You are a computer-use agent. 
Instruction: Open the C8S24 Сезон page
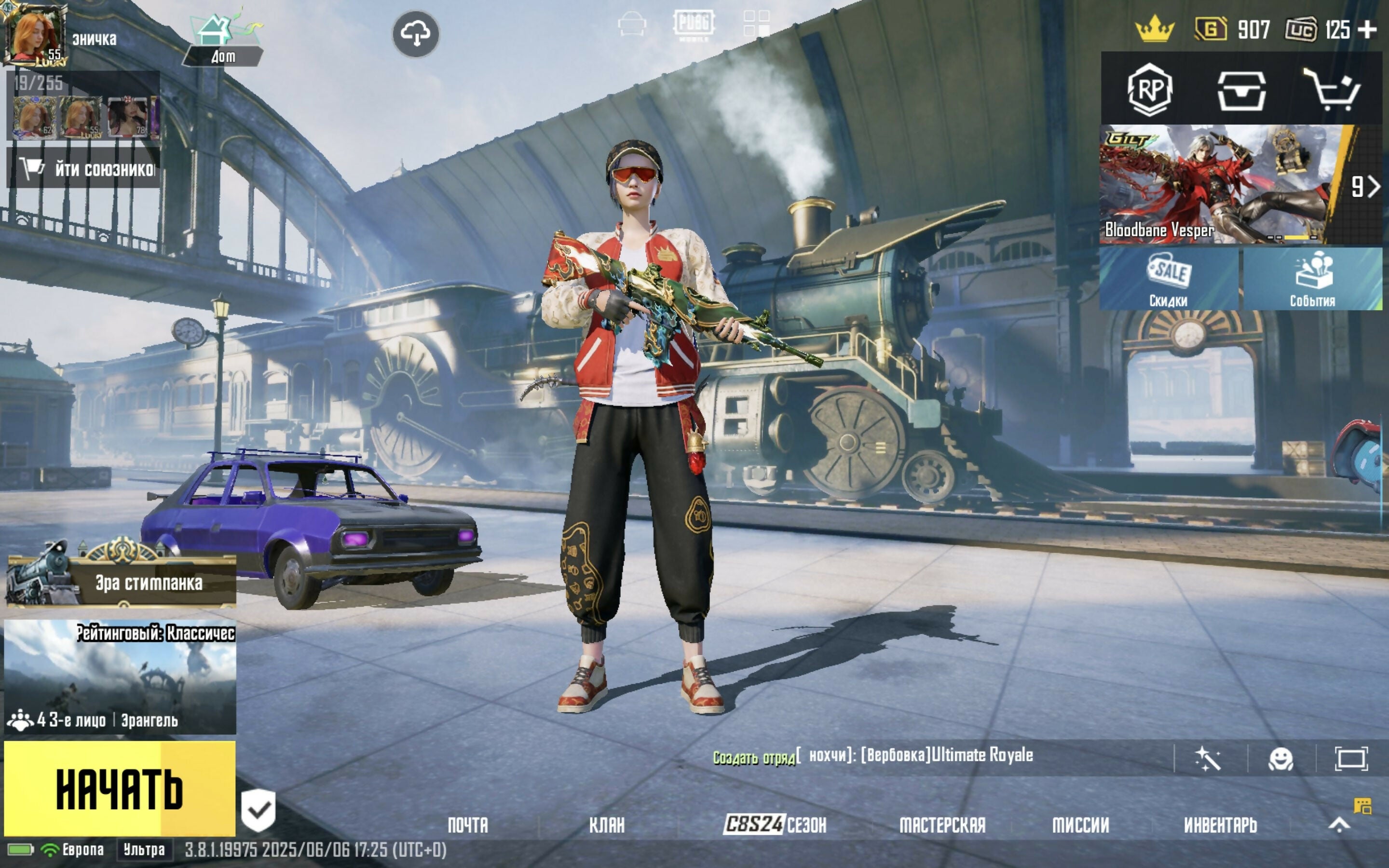click(775, 825)
